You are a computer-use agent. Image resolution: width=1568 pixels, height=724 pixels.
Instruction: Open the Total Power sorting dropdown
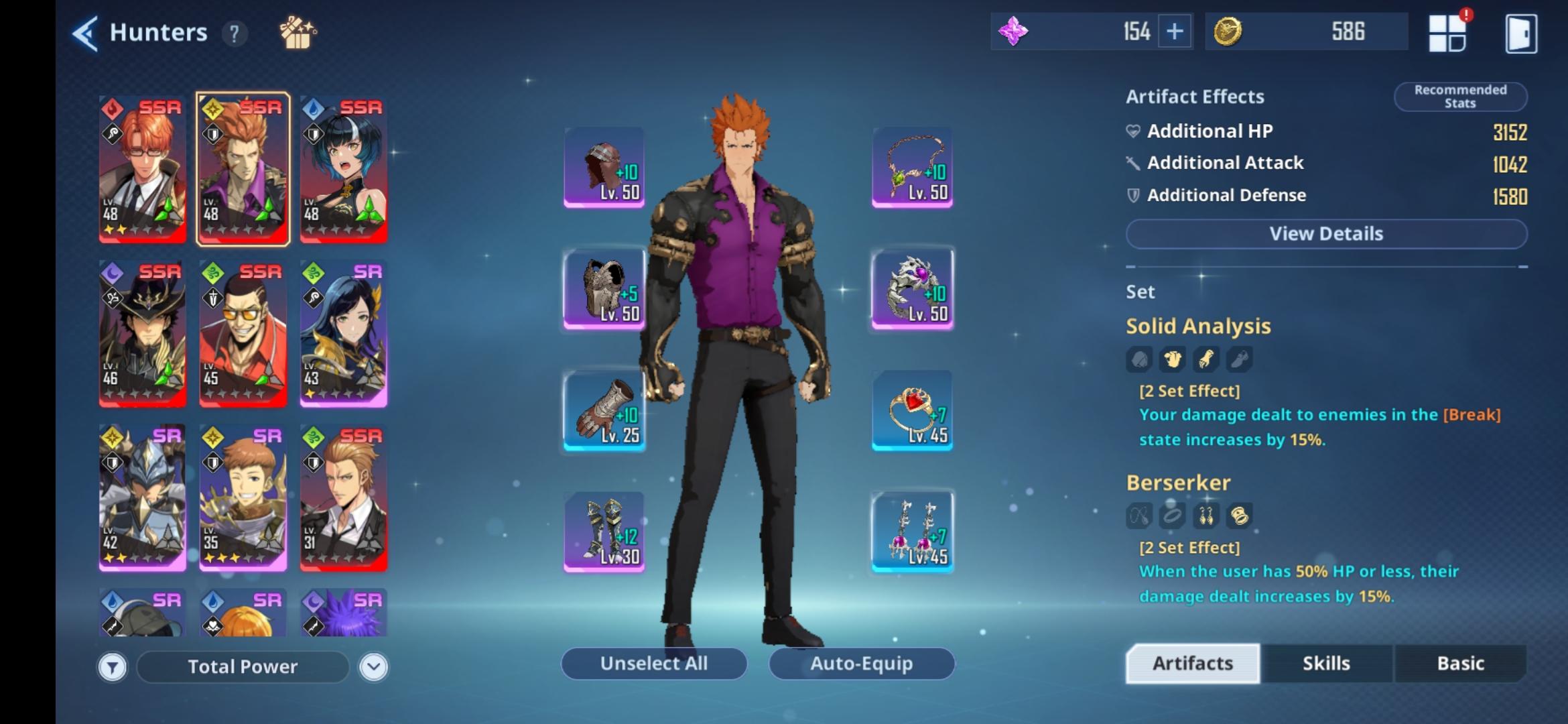[x=243, y=666]
